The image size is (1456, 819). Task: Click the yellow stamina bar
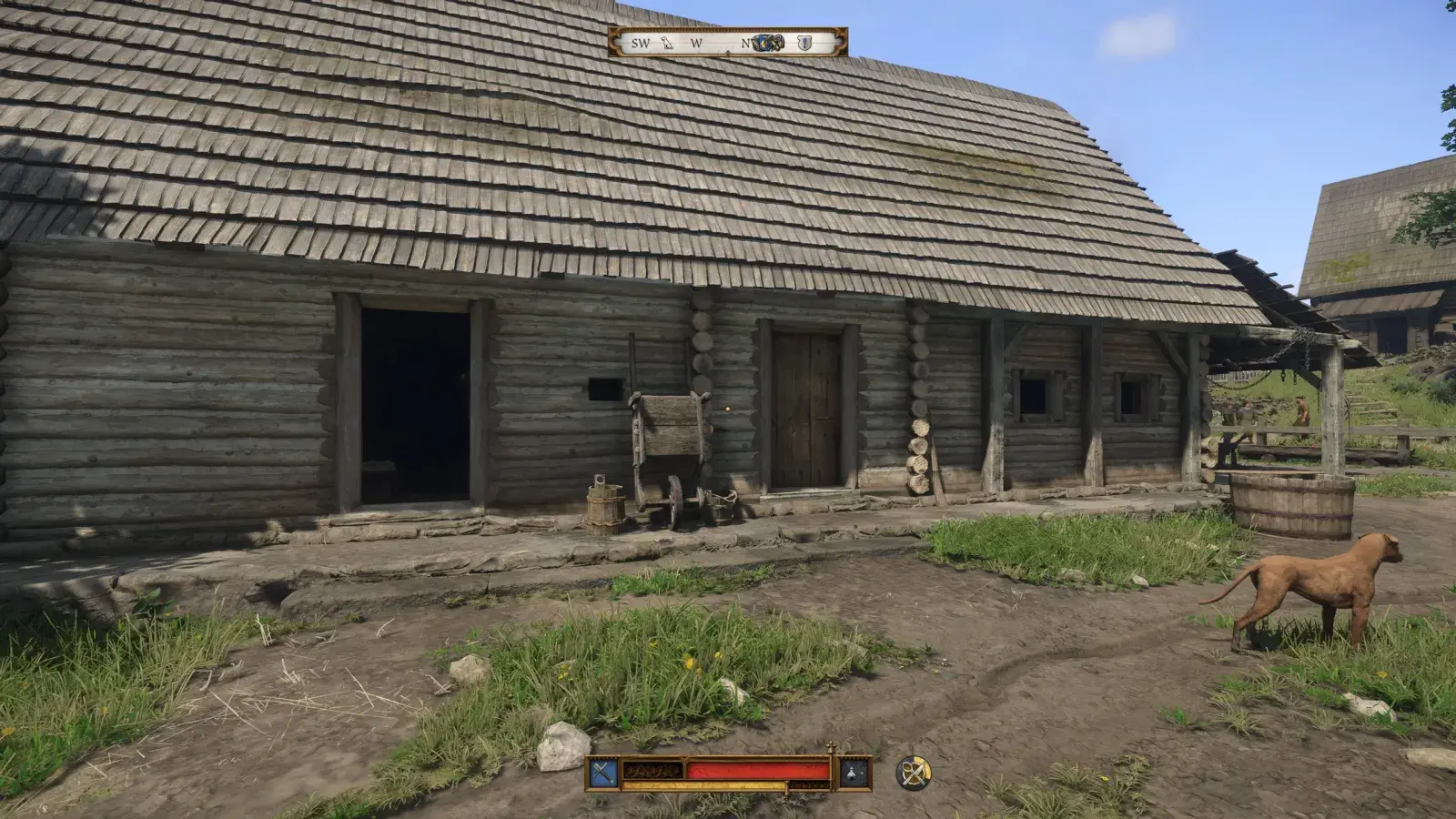pyautogui.click(x=705, y=785)
